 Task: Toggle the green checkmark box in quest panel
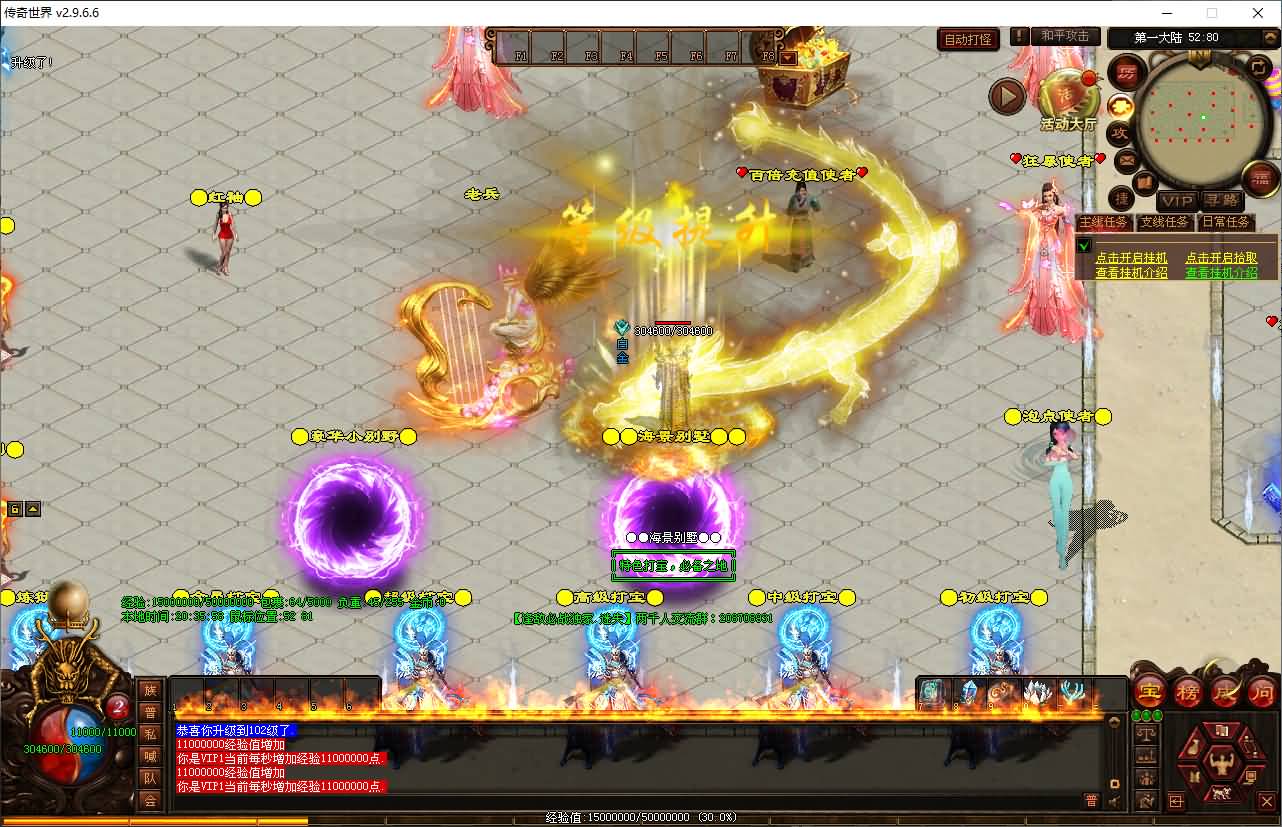point(1084,246)
